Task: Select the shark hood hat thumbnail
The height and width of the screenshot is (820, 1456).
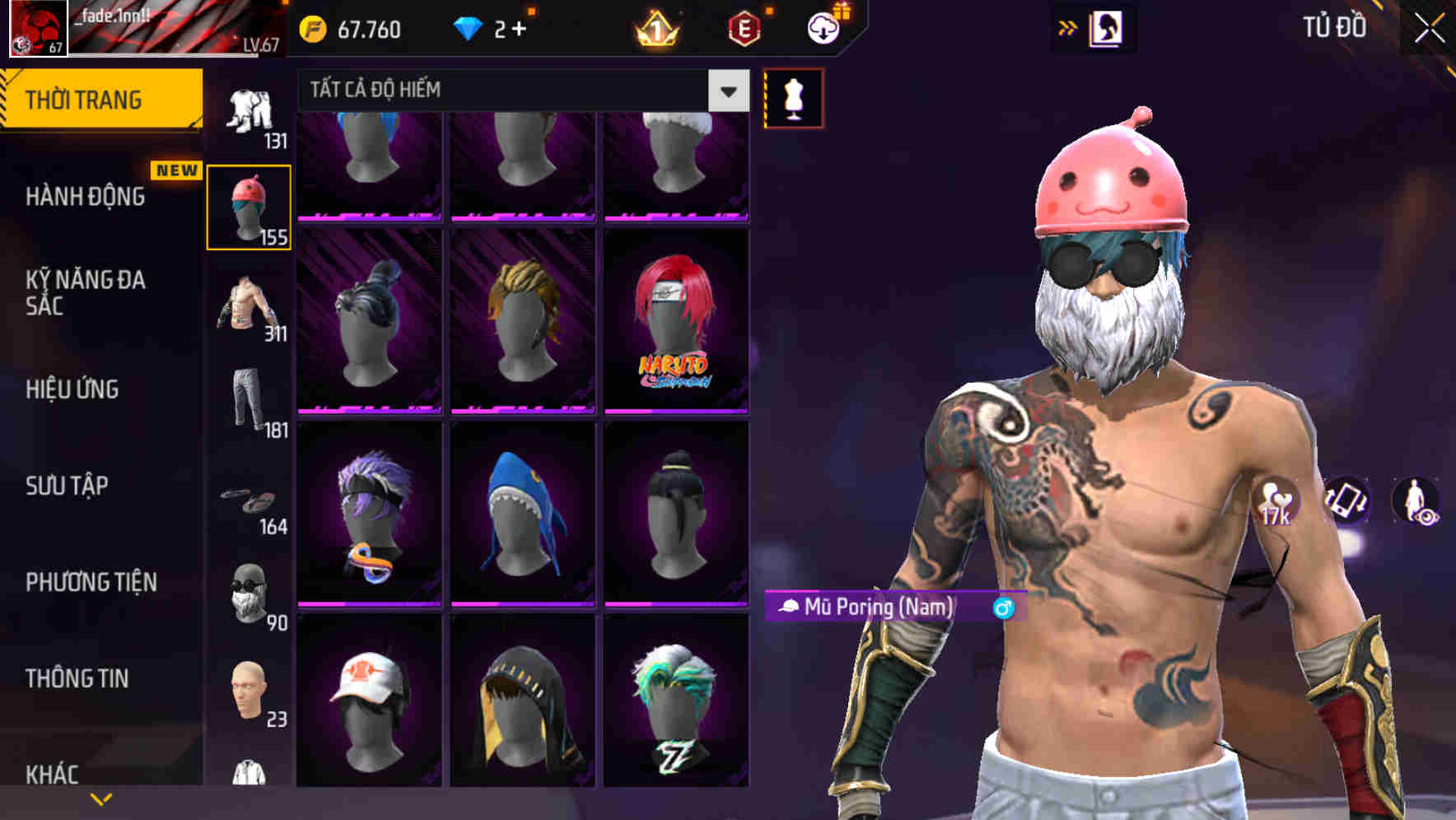Action: click(521, 519)
